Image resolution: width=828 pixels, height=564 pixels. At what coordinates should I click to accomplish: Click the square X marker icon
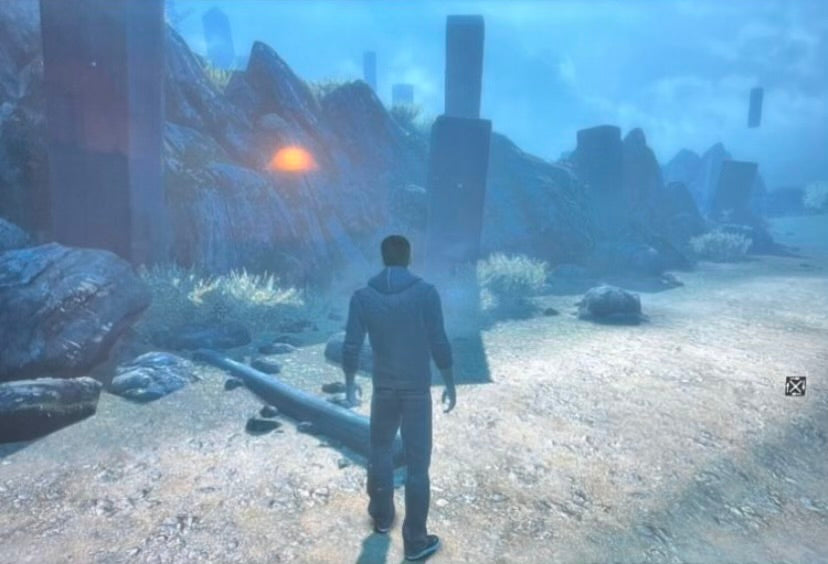(795, 386)
